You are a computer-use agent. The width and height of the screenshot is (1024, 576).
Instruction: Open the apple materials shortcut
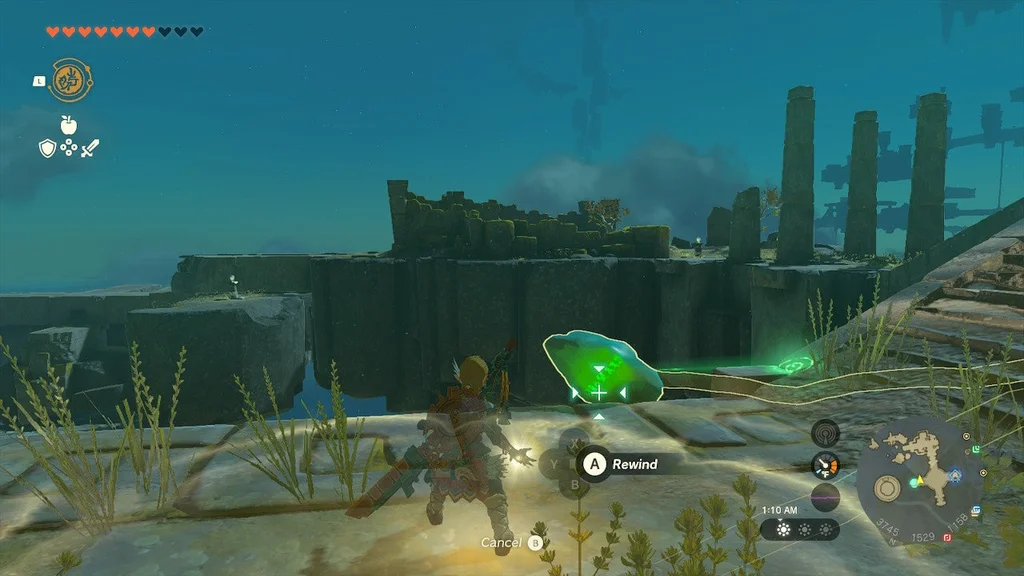point(68,124)
